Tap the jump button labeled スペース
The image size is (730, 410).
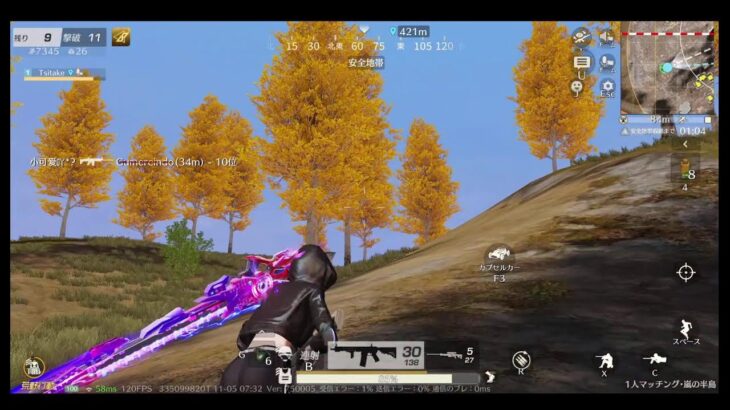tap(685, 331)
